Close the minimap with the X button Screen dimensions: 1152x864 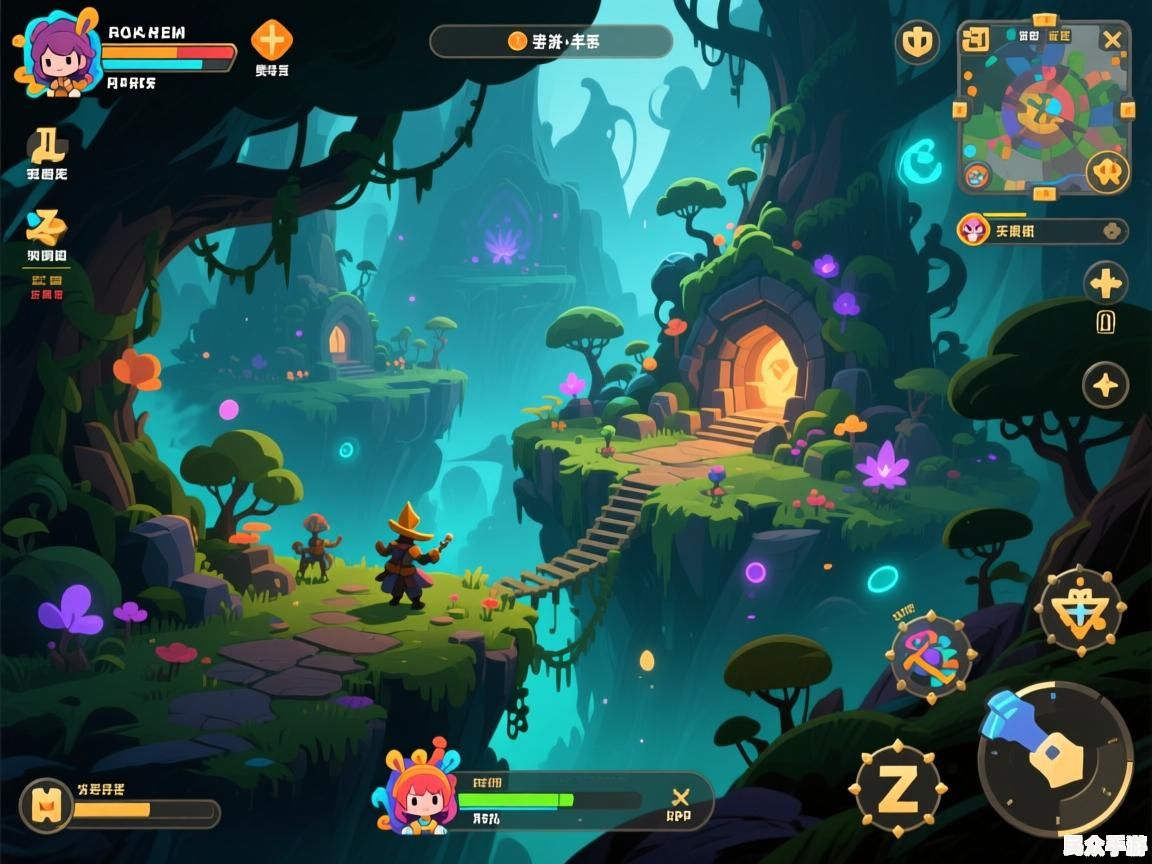coord(1112,40)
